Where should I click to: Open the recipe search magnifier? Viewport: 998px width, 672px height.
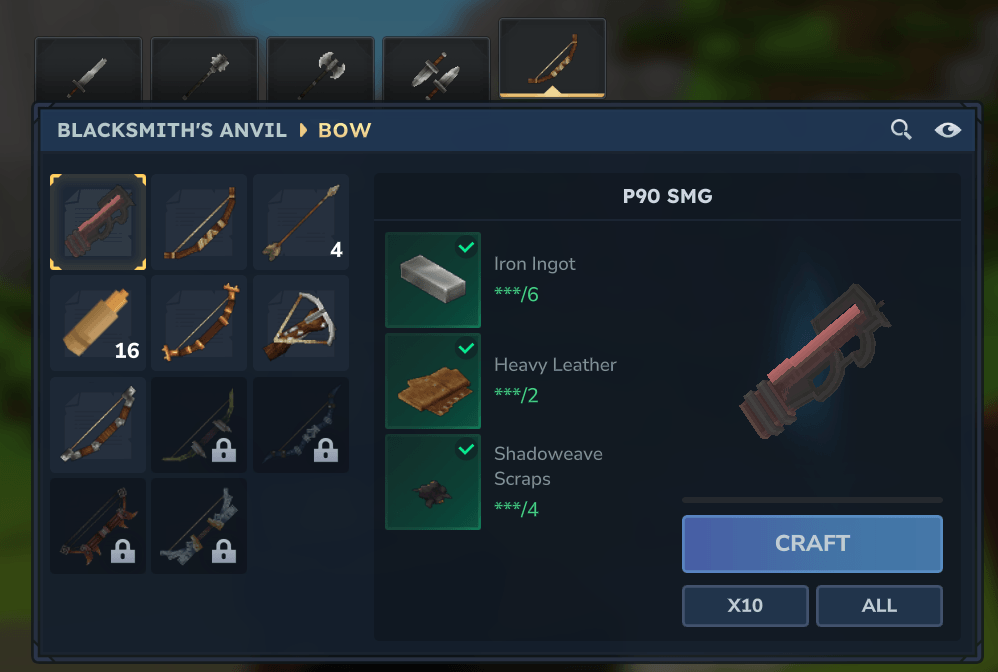click(901, 130)
